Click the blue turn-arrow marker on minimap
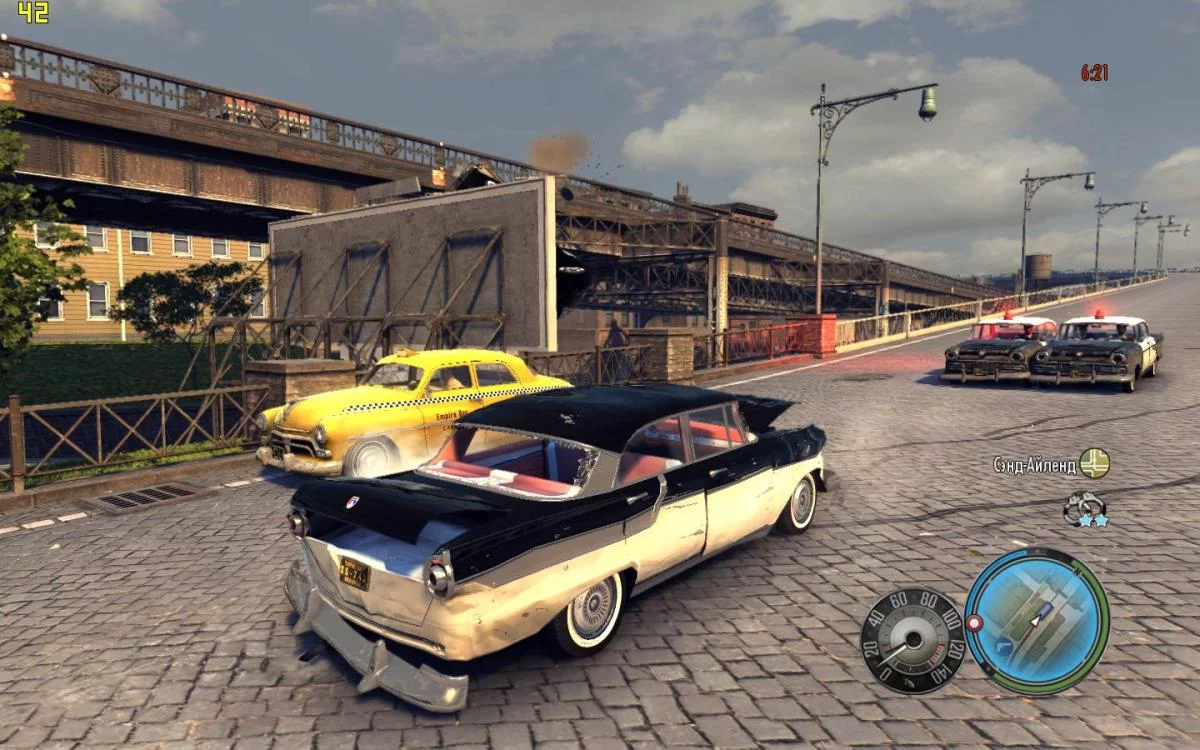 click(x=1004, y=647)
